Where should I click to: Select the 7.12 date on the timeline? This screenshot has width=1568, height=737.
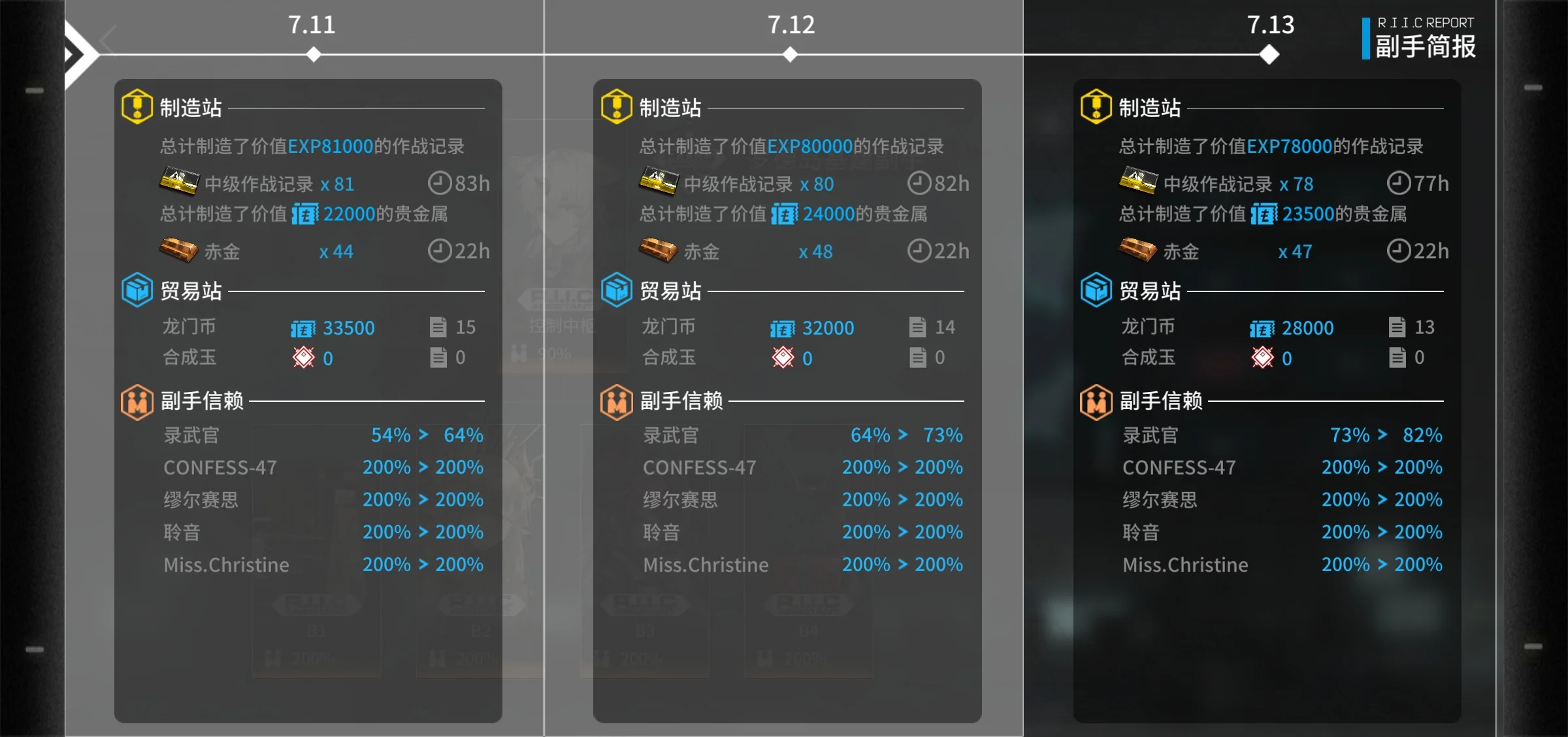click(x=791, y=25)
